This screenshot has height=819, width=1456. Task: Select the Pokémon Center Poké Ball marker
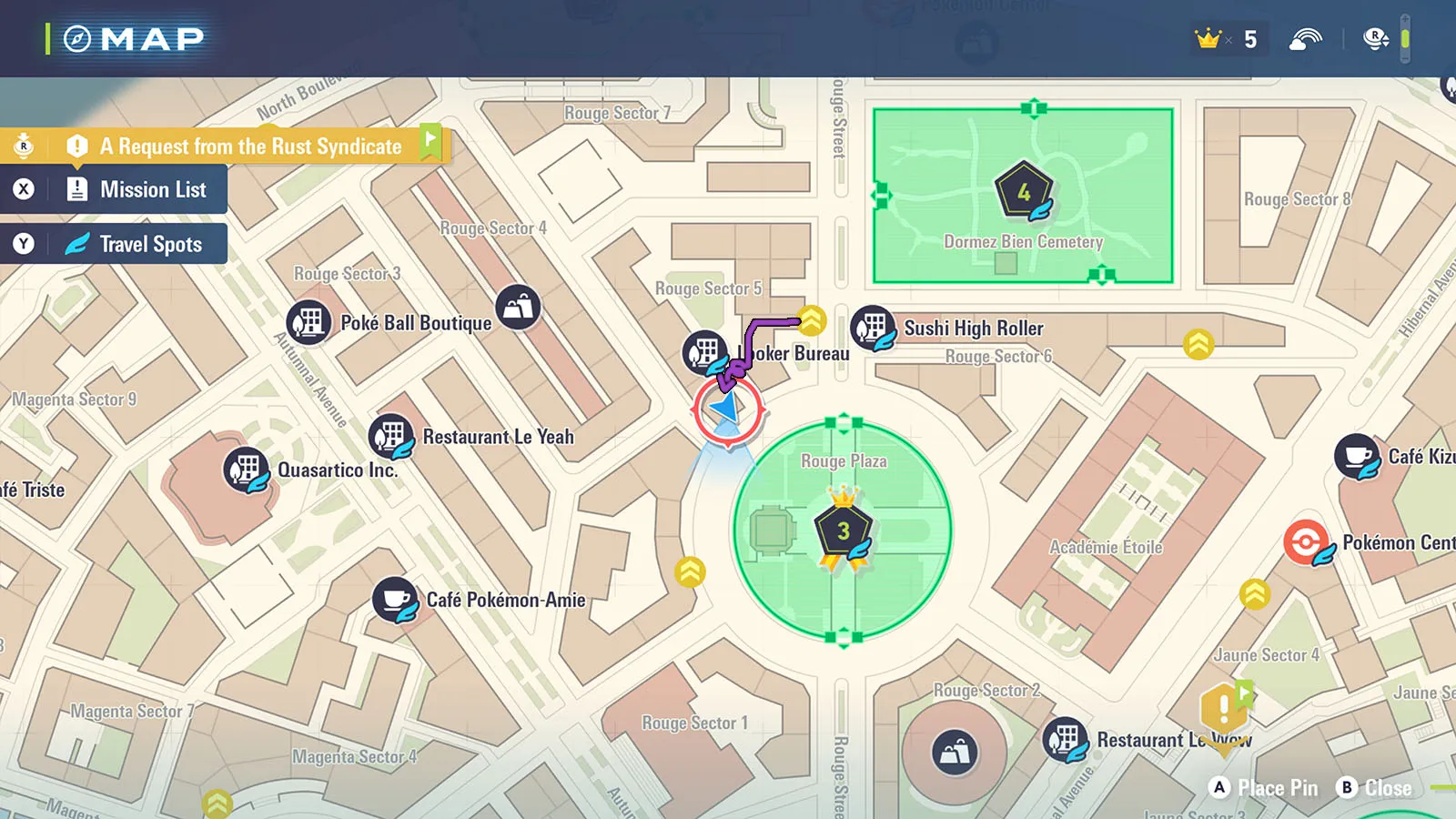(x=1307, y=542)
